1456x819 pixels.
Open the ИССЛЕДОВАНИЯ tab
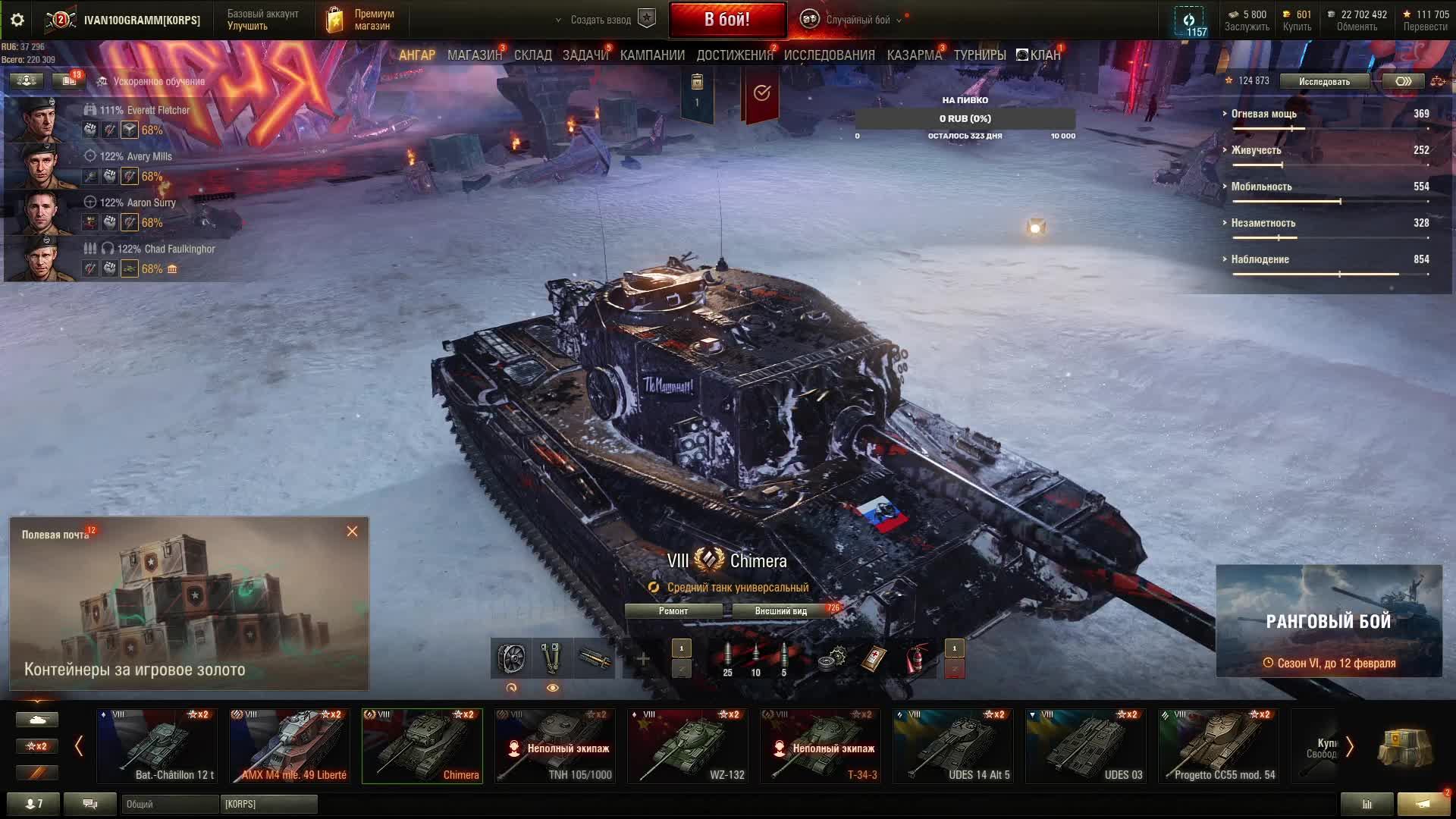tap(829, 55)
